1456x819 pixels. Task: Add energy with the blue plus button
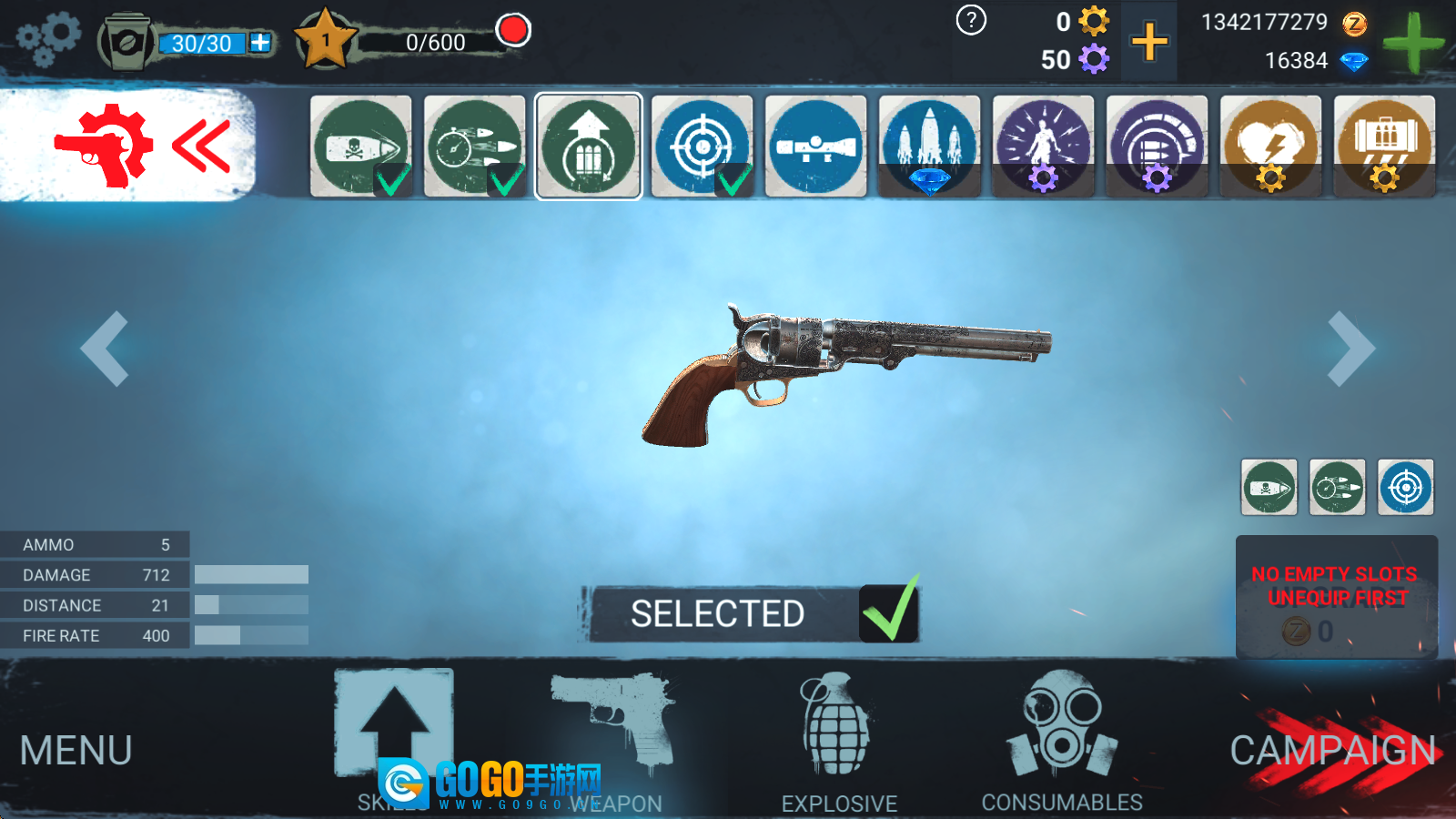click(260, 43)
